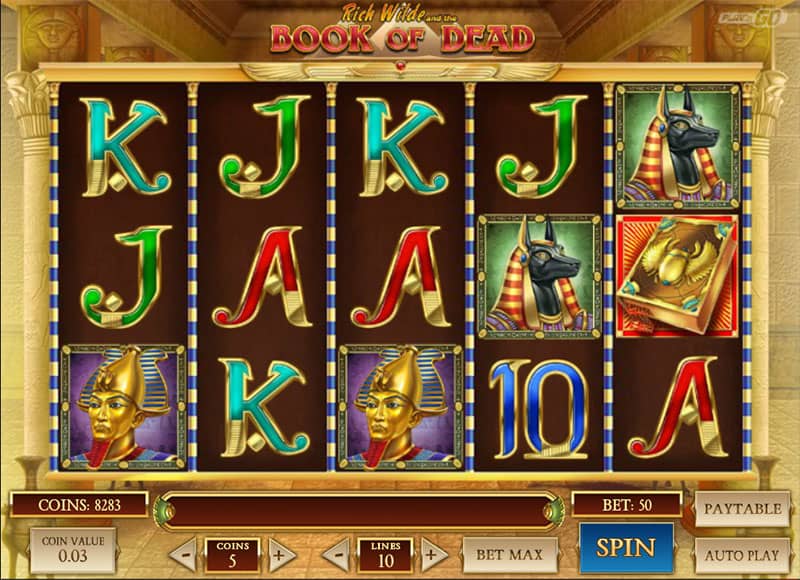Open the PAYTABLE
The height and width of the screenshot is (580, 800).
click(741, 509)
